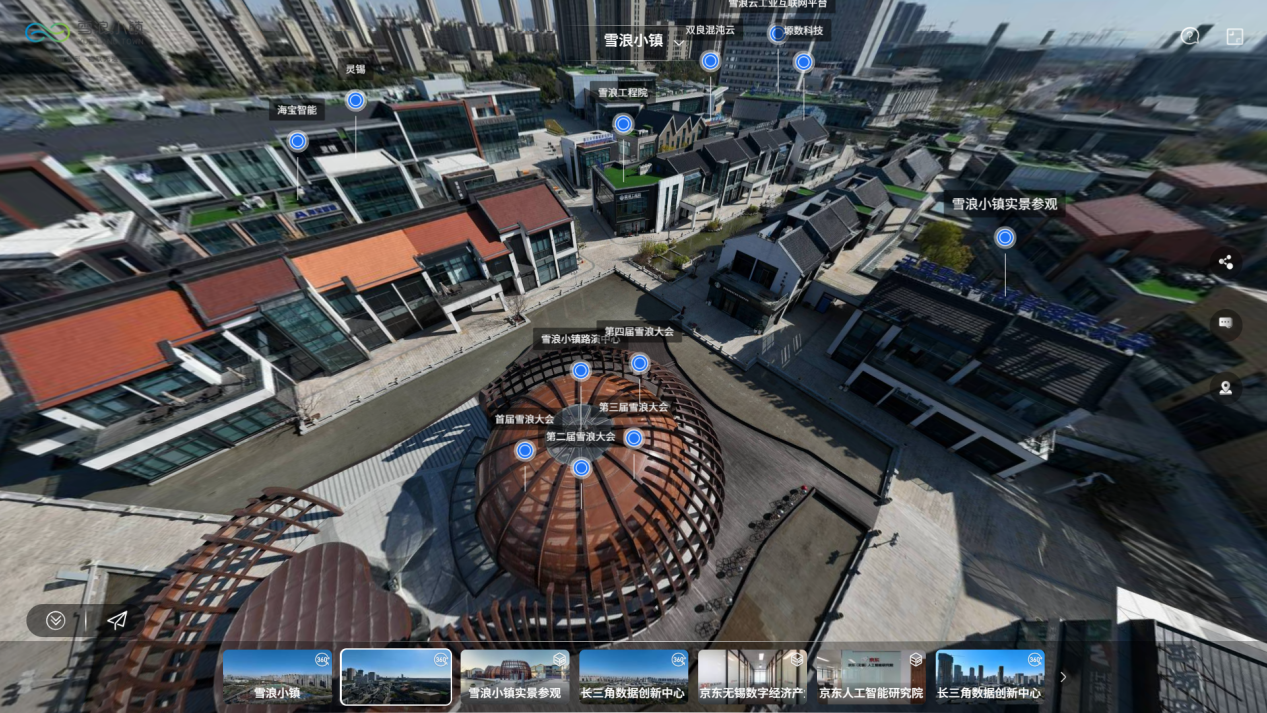The height and width of the screenshot is (713, 1267).
Task: Open the 雪浪工程院 hotspot marker
Action: point(623,124)
